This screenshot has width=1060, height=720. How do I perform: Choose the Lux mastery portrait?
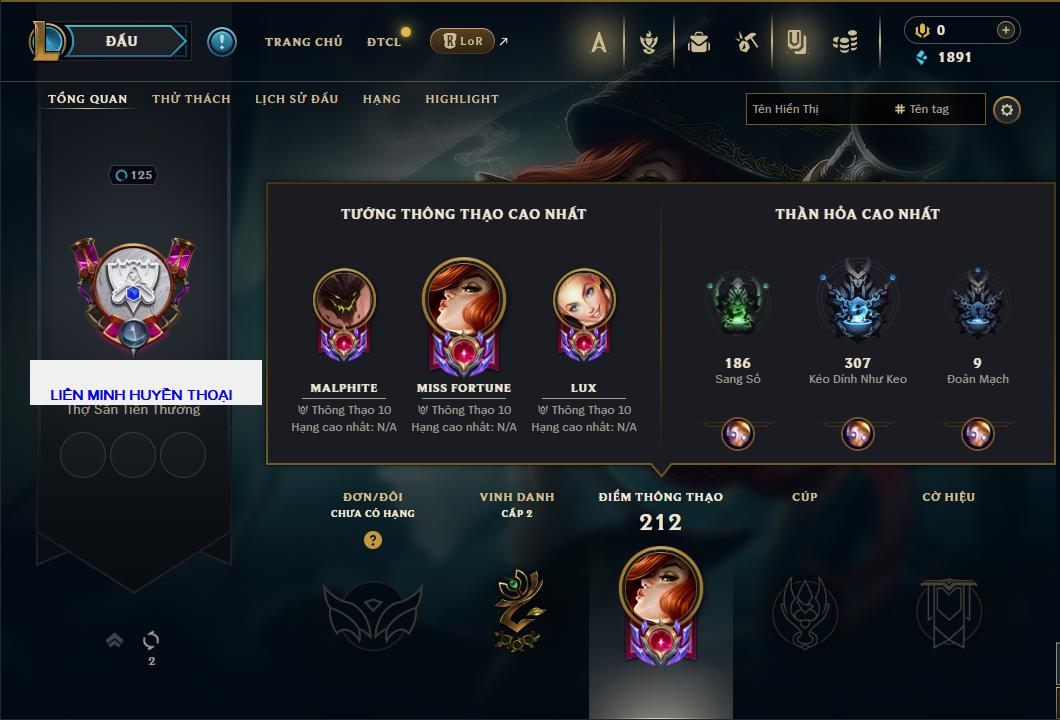click(x=584, y=301)
